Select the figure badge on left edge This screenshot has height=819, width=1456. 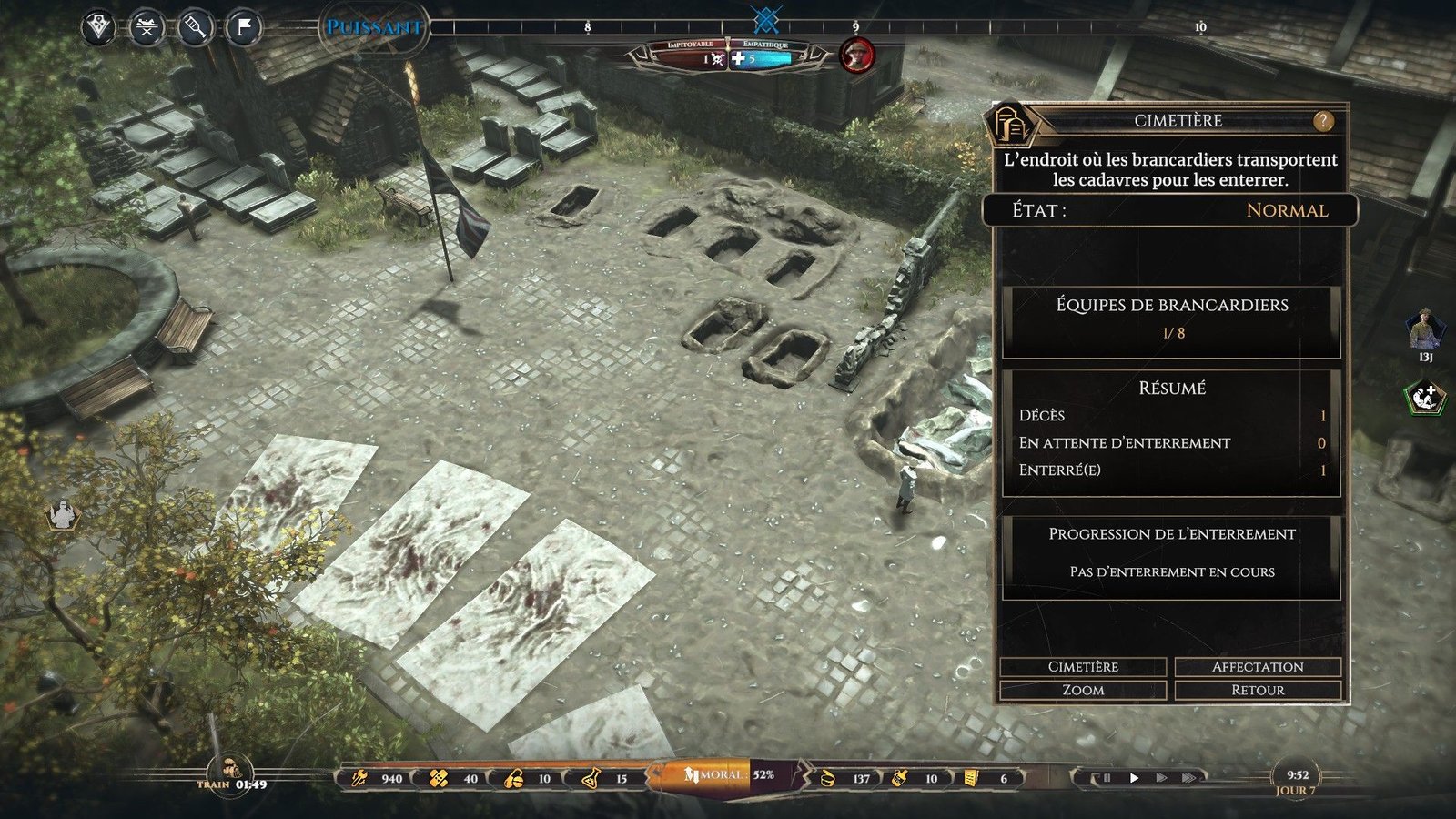(63, 516)
